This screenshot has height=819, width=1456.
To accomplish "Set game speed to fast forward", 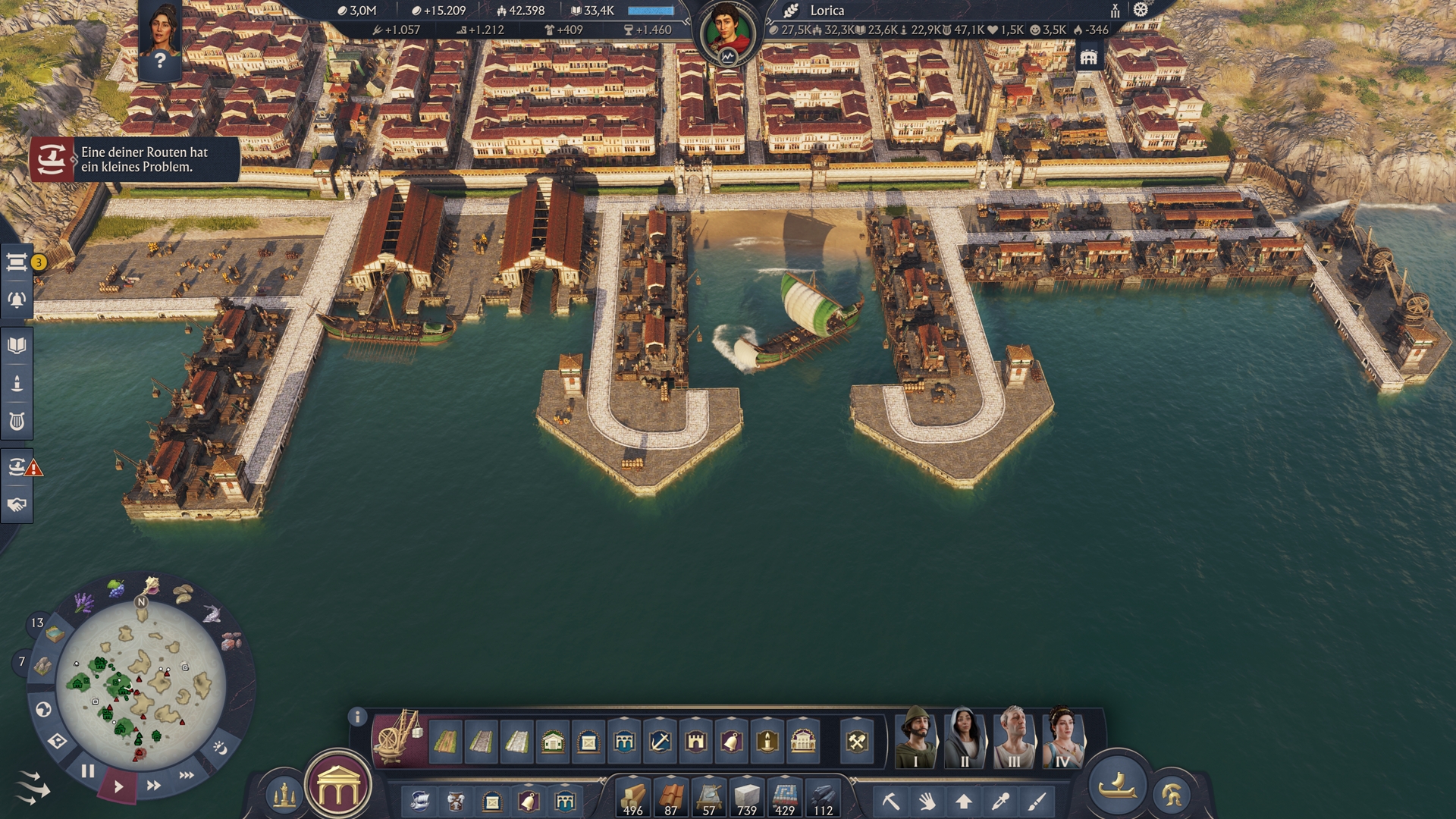I will (x=153, y=786).
